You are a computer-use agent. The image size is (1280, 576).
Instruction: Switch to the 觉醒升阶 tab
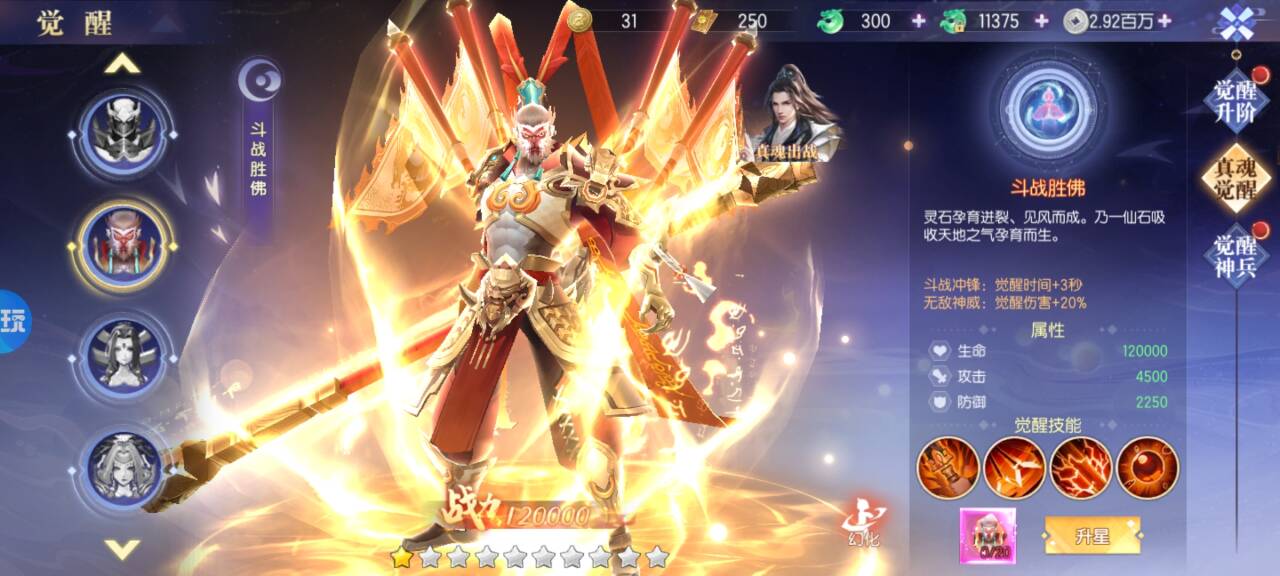pyautogui.click(x=1235, y=99)
